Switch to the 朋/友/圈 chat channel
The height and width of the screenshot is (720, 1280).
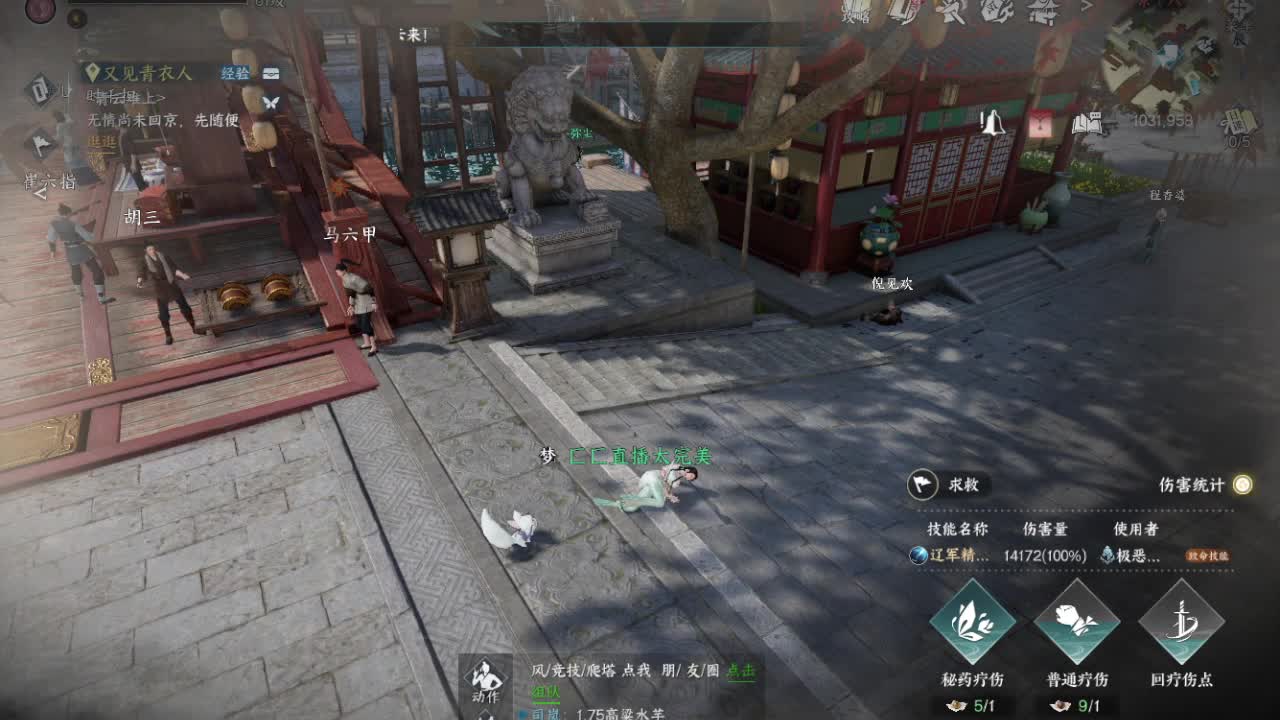click(692, 669)
